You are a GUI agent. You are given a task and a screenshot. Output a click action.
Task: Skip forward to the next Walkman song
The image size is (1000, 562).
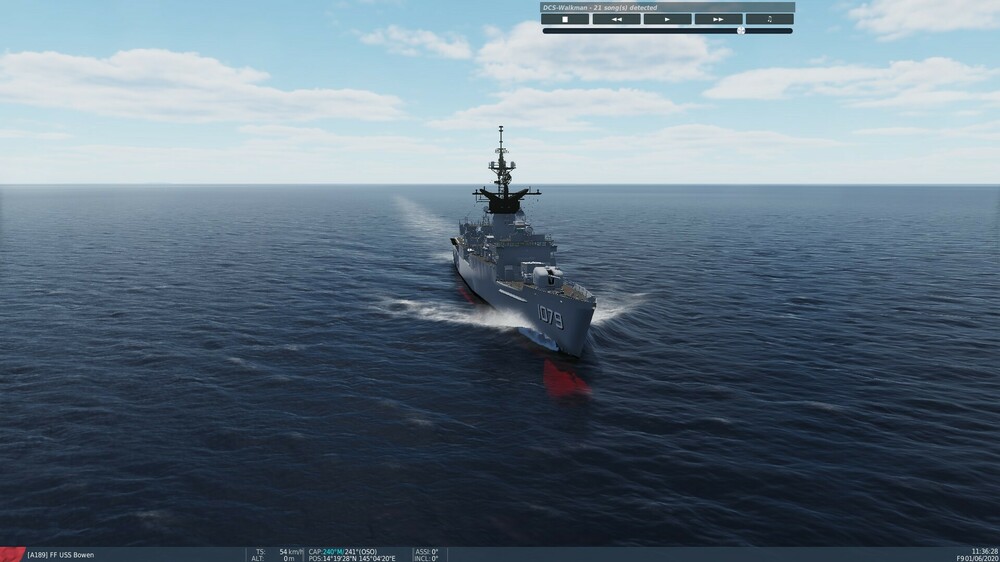718,19
